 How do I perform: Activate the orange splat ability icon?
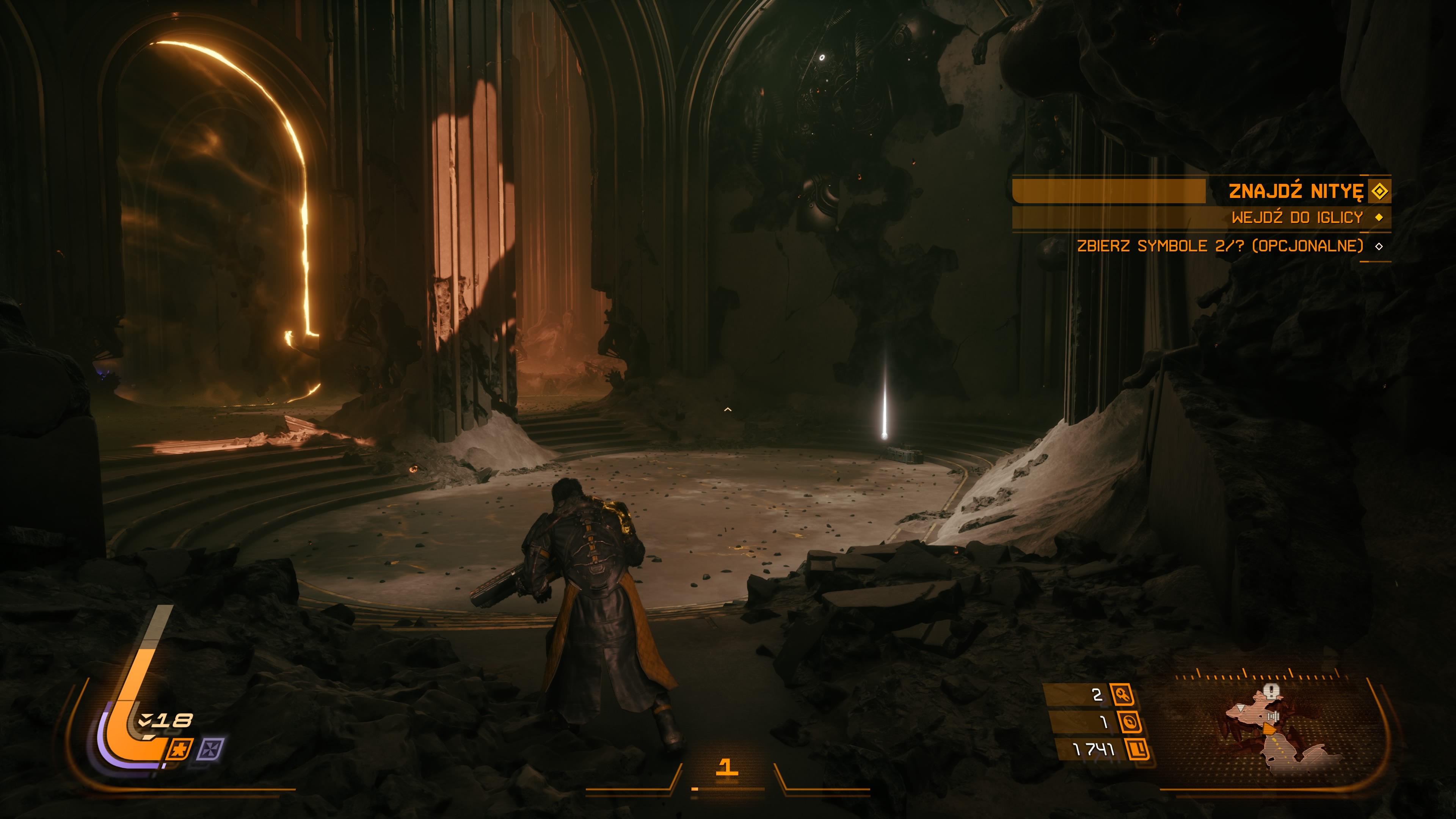click(180, 750)
